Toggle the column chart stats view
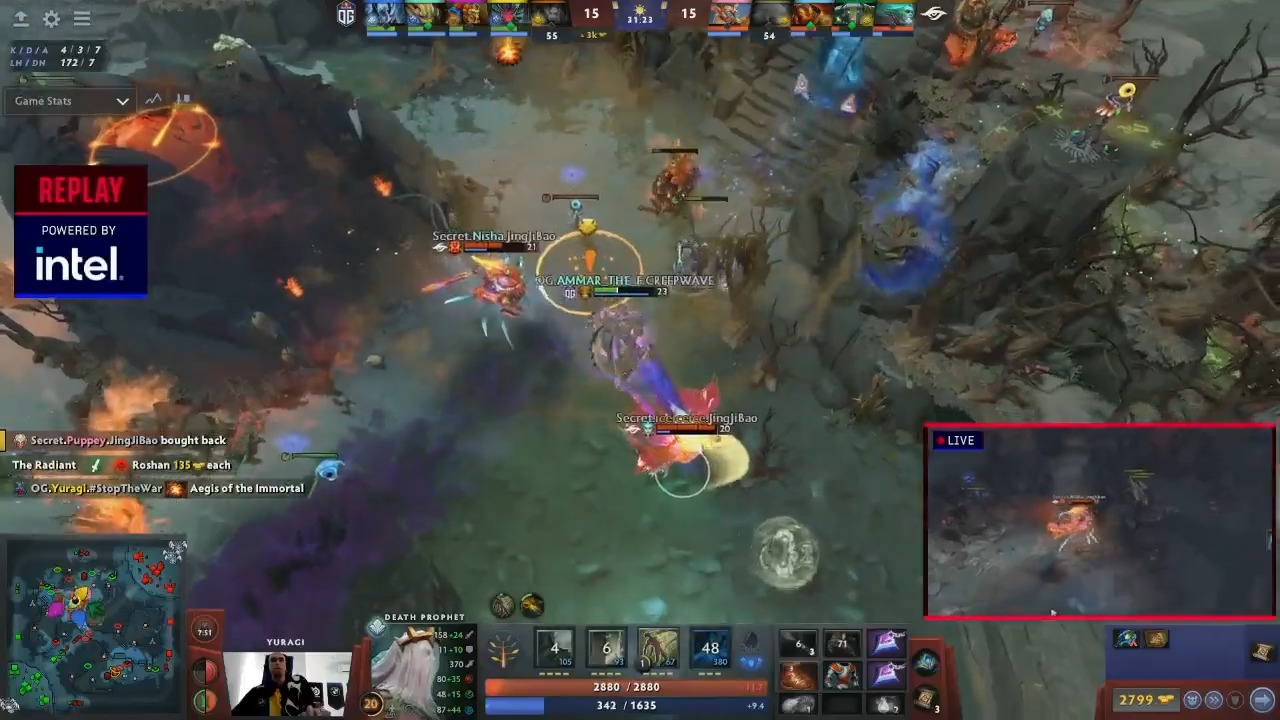 (x=183, y=99)
